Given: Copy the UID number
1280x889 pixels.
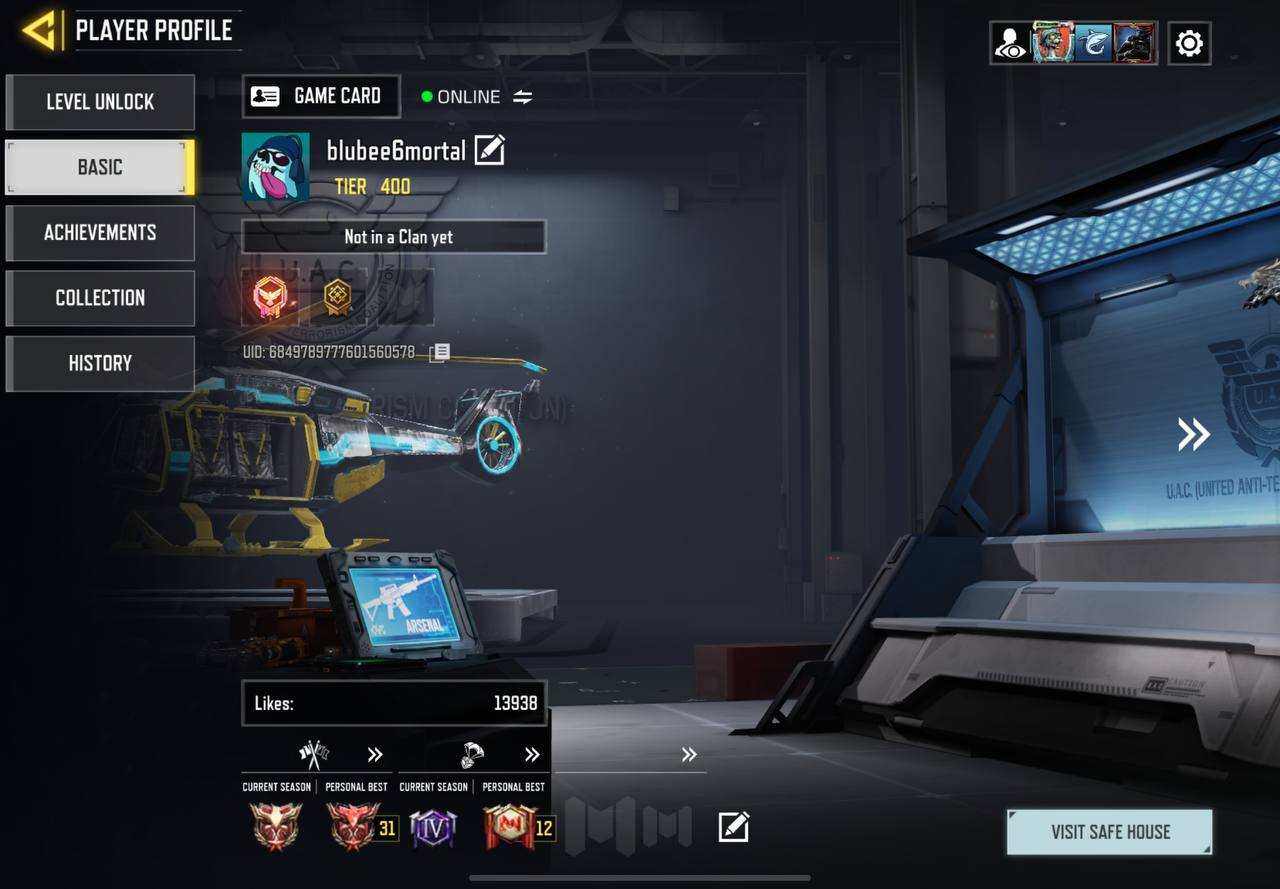Looking at the screenshot, I should [440, 352].
